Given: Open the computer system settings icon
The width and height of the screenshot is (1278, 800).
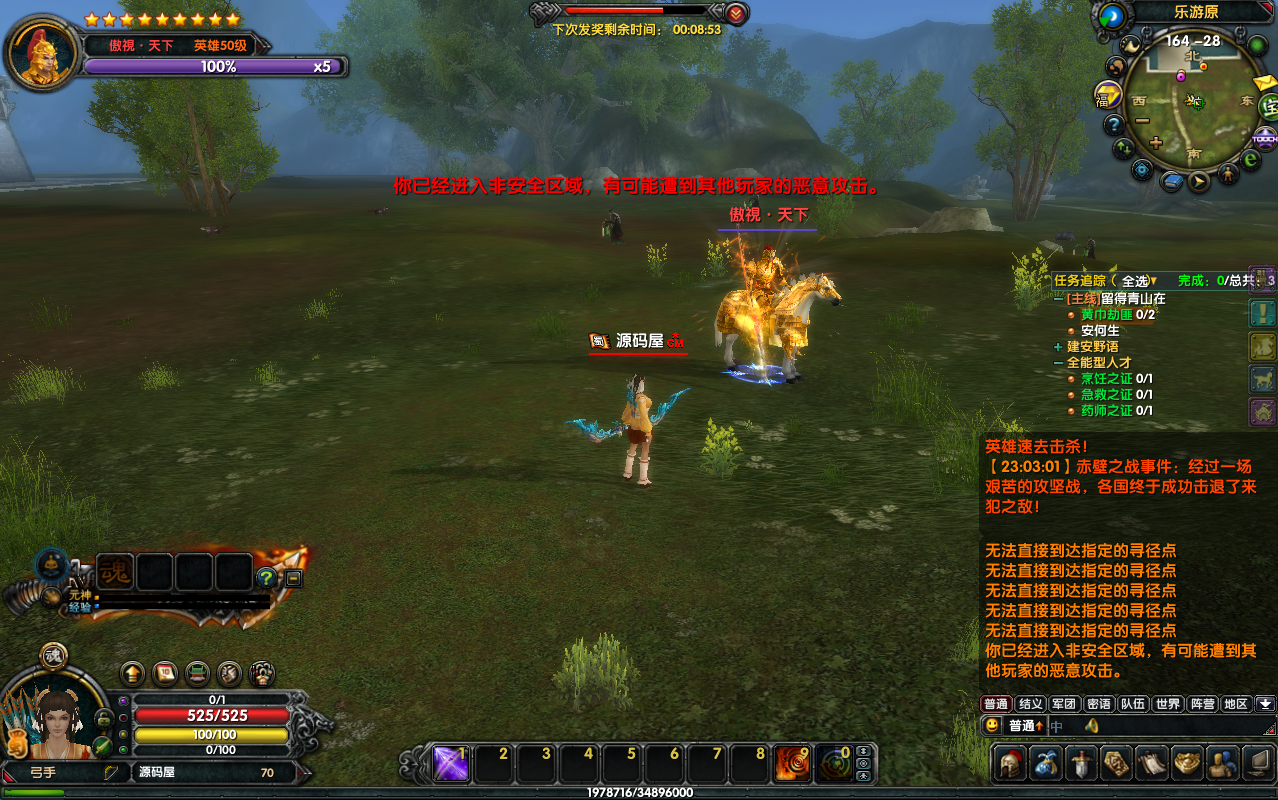Looking at the screenshot, I should (1254, 763).
